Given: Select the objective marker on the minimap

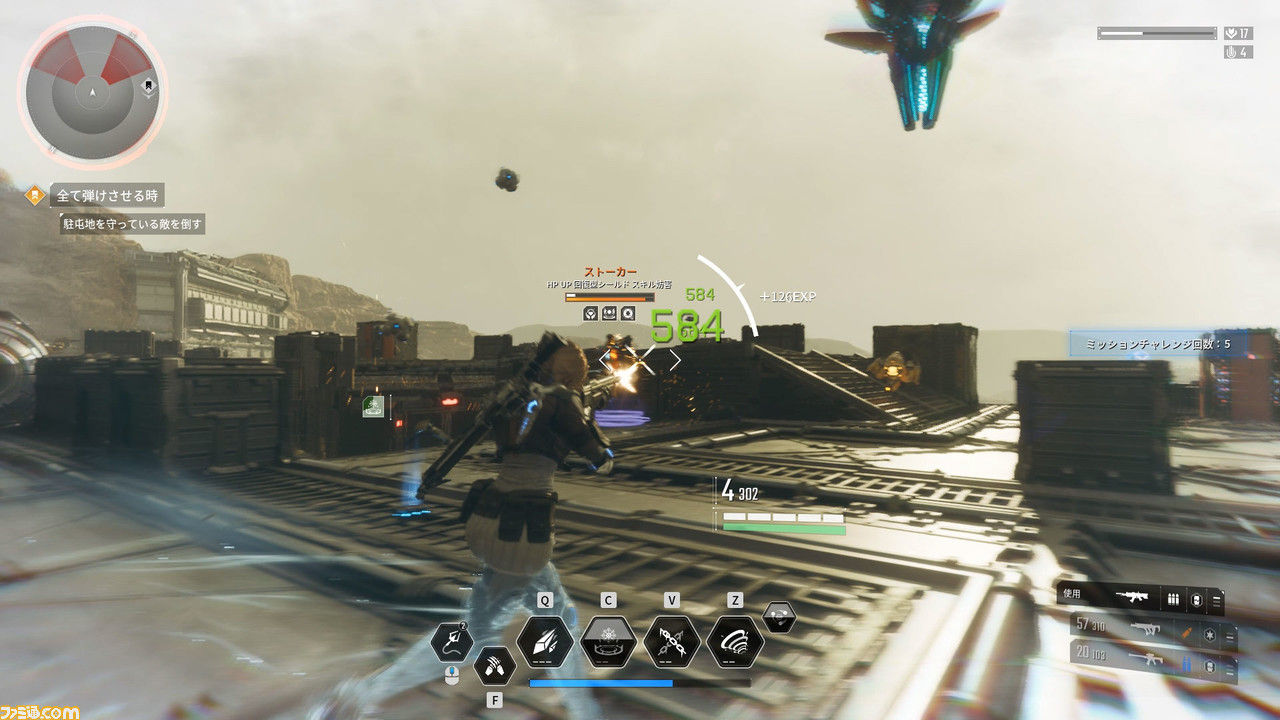Looking at the screenshot, I should pos(149,86).
